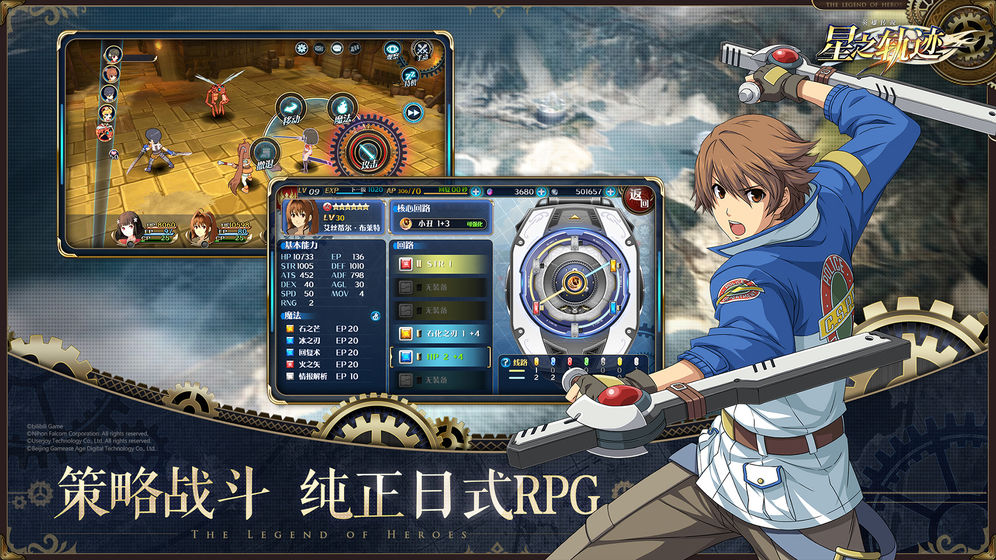
Task: Click the 艾丝蒂尔·布莱特 character portrait
Action: tap(299, 218)
